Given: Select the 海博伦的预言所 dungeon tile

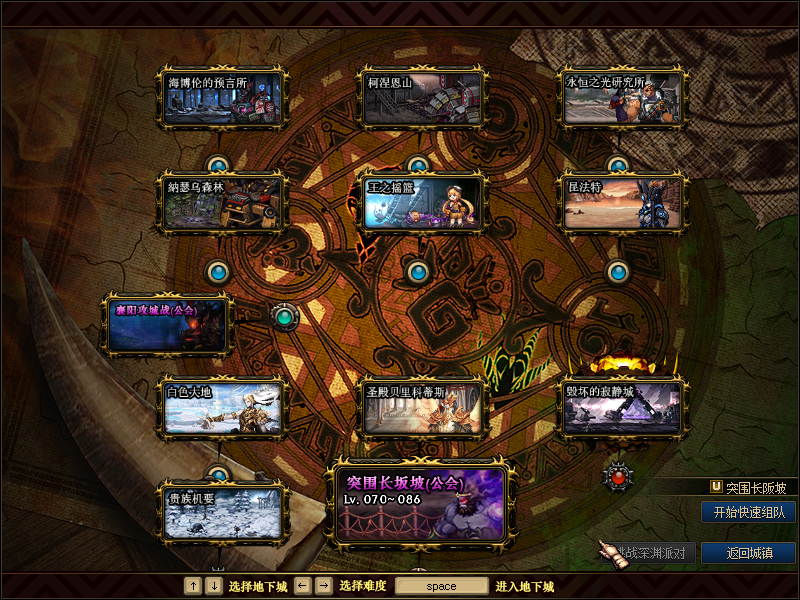Looking at the screenshot, I should coord(222,98).
